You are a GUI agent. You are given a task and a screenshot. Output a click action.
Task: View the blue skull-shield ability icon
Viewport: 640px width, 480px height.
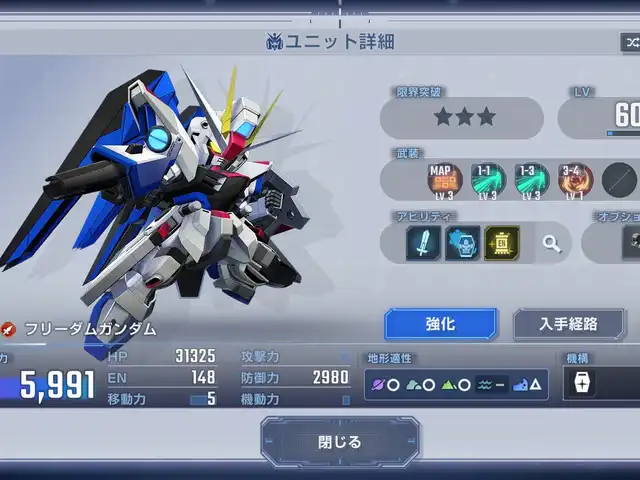462,243
